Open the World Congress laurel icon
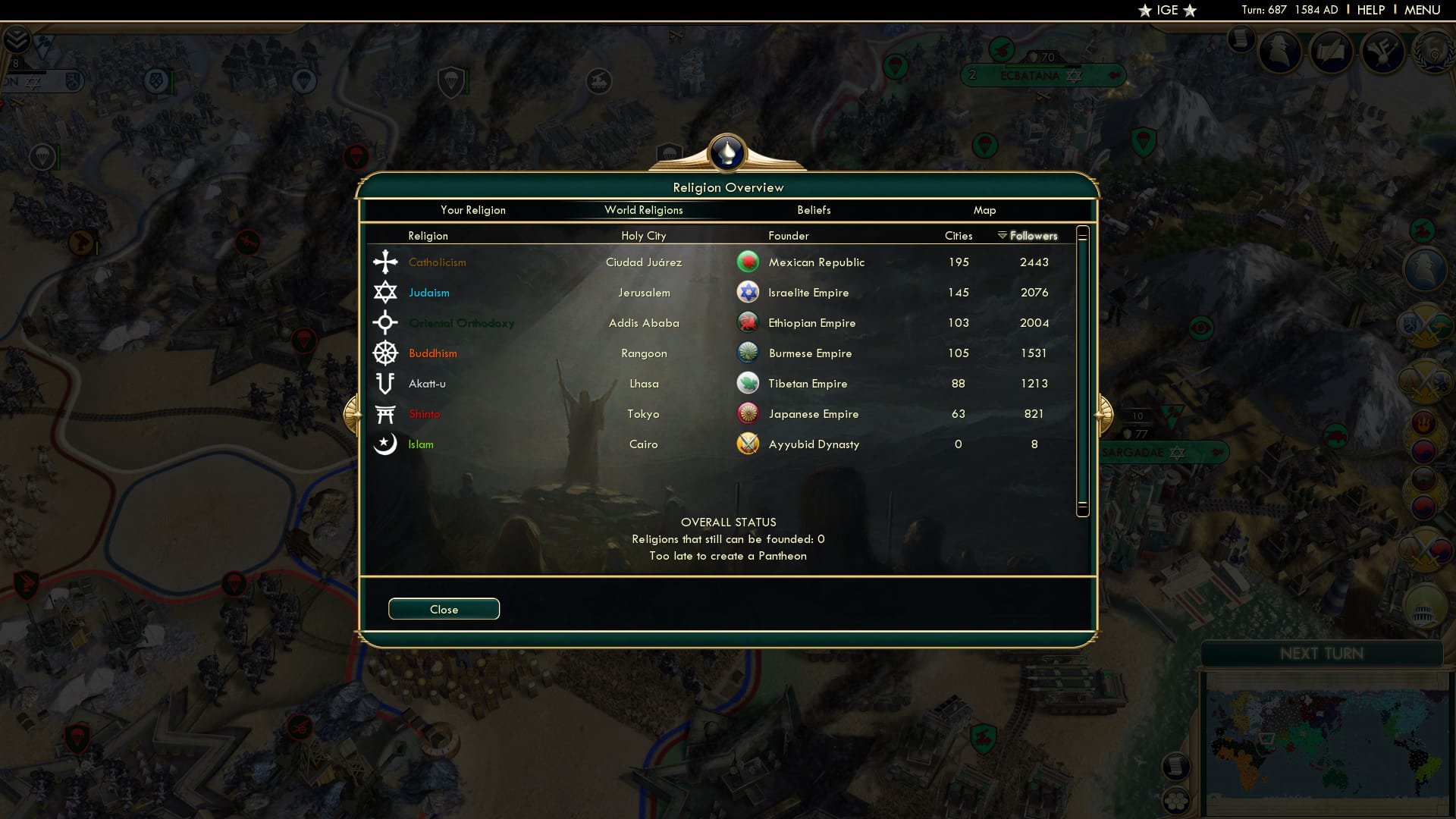The image size is (1456, 819). pos(1432,52)
